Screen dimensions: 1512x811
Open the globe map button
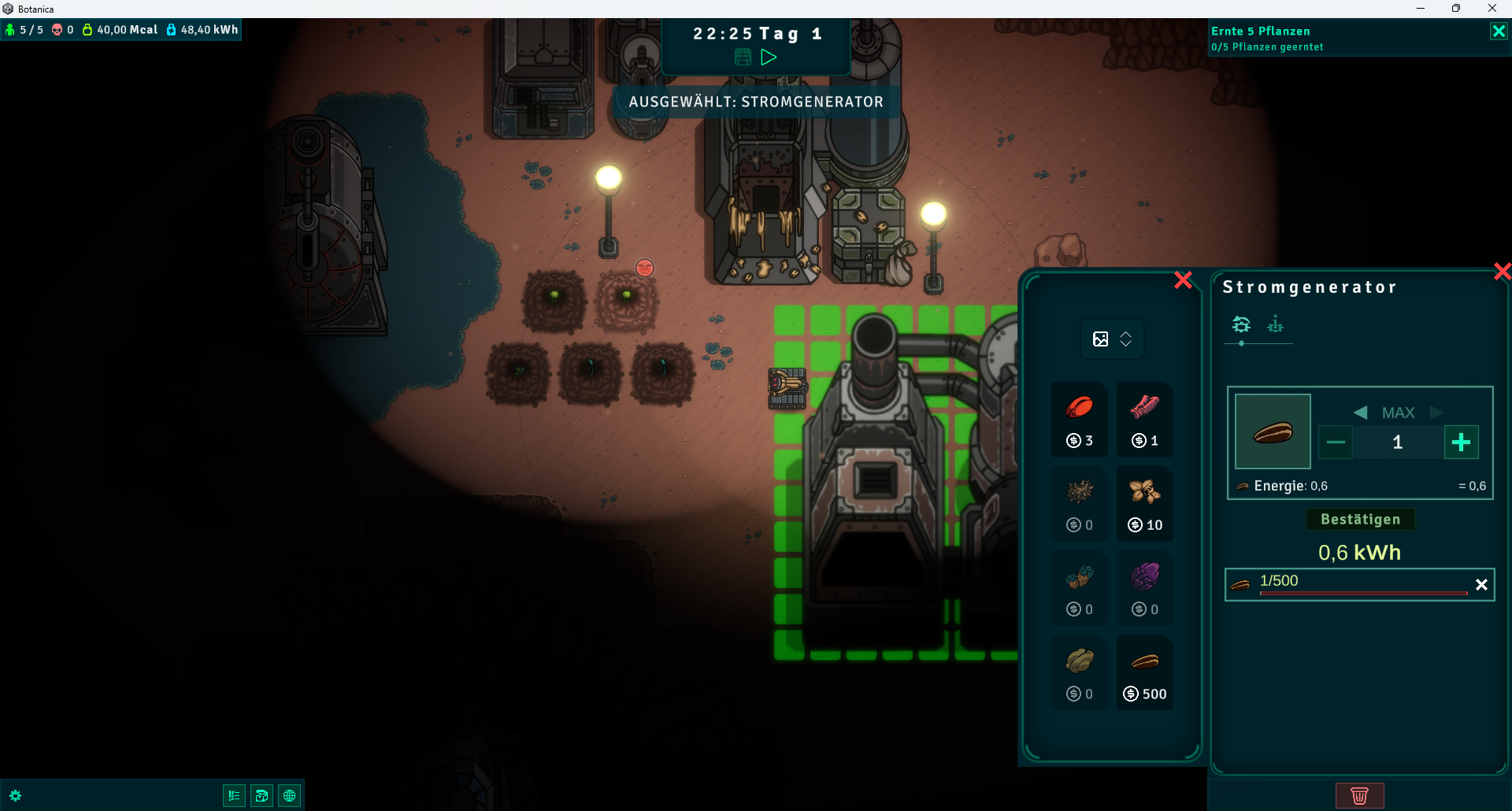click(x=290, y=796)
